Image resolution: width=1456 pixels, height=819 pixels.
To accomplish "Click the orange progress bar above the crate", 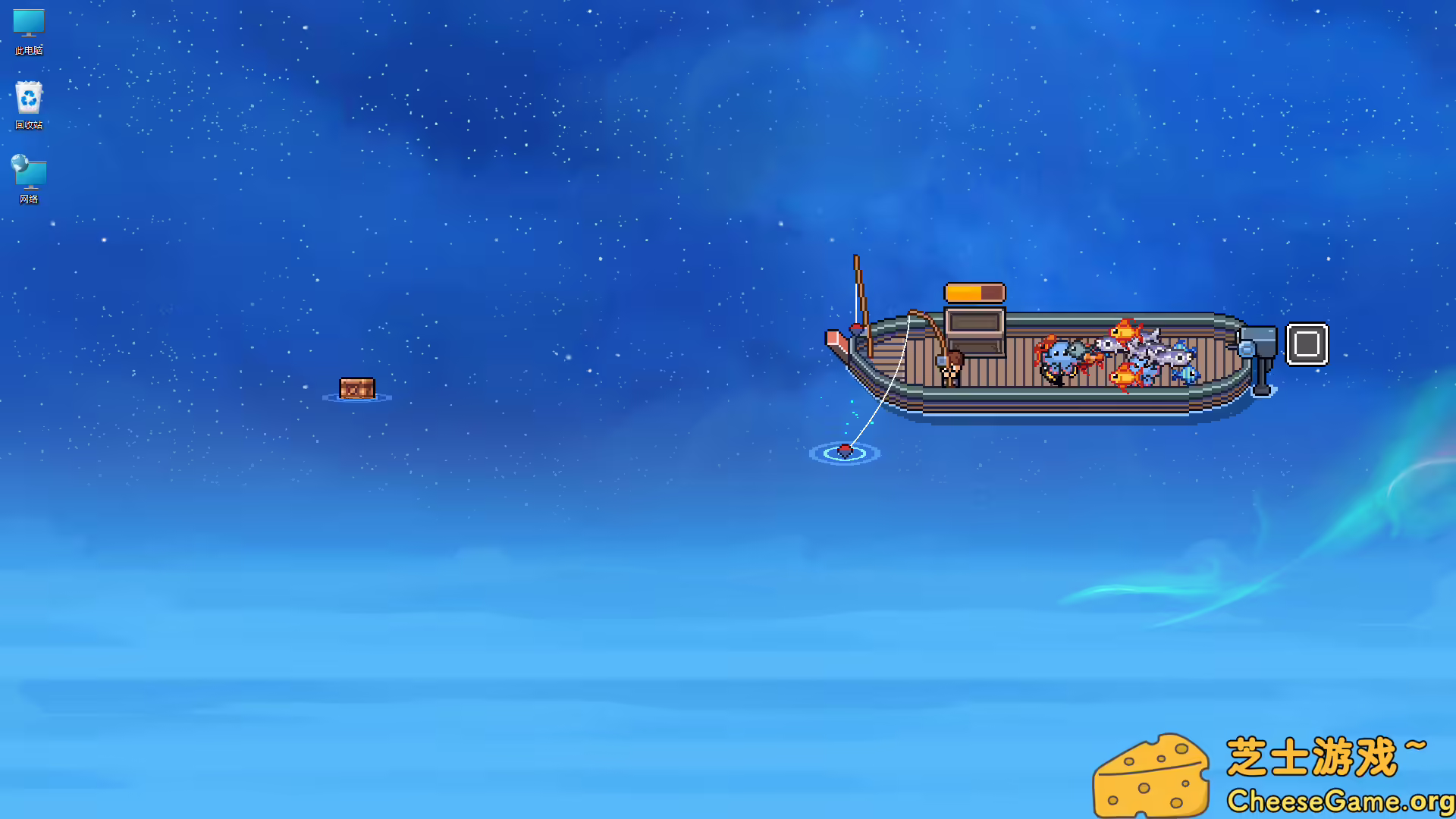I will [x=973, y=293].
